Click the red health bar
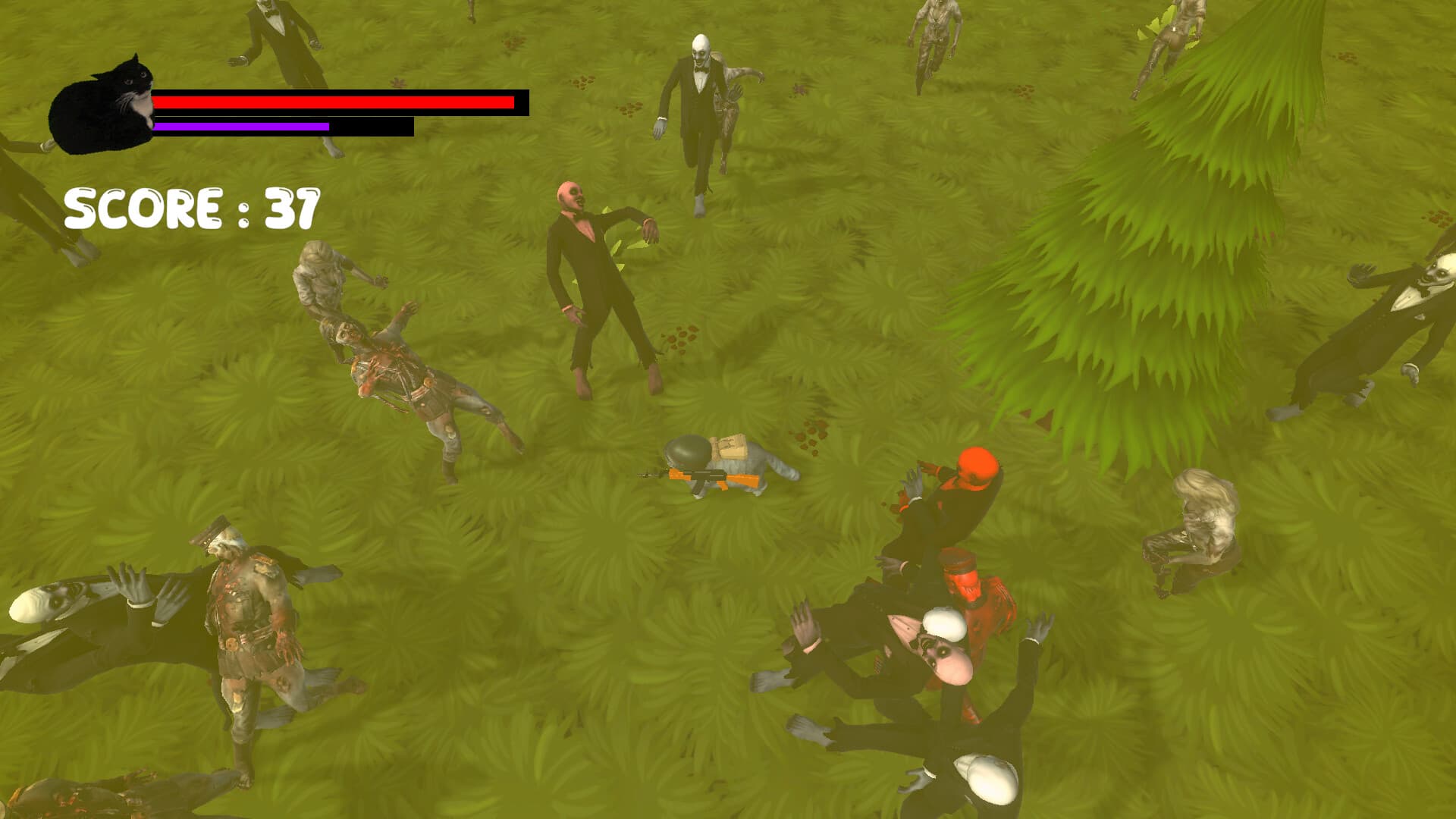Viewport: 1456px width, 819px height. (x=334, y=101)
